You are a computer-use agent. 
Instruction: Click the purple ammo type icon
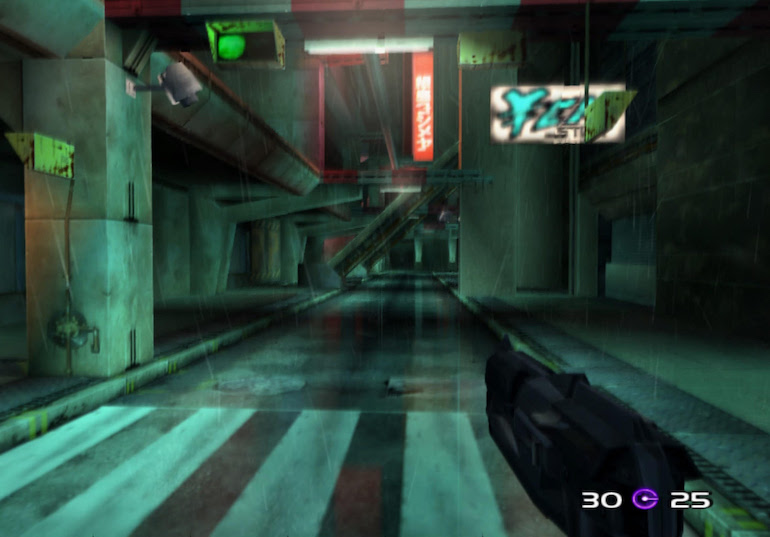tap(646, 499)
